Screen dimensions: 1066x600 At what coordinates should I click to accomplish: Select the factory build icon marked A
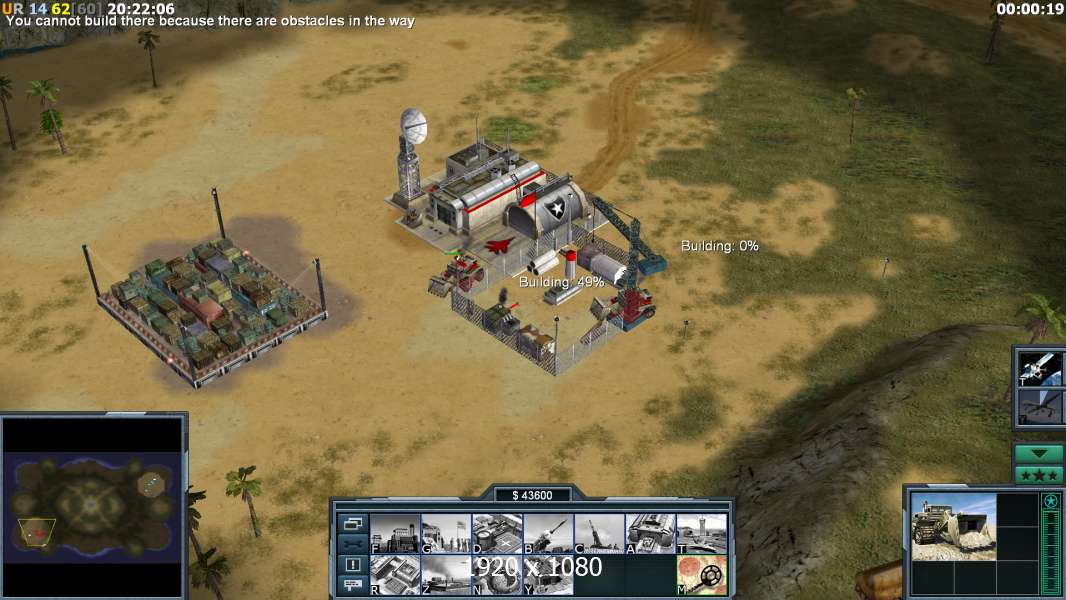click(x=650, y=533)
